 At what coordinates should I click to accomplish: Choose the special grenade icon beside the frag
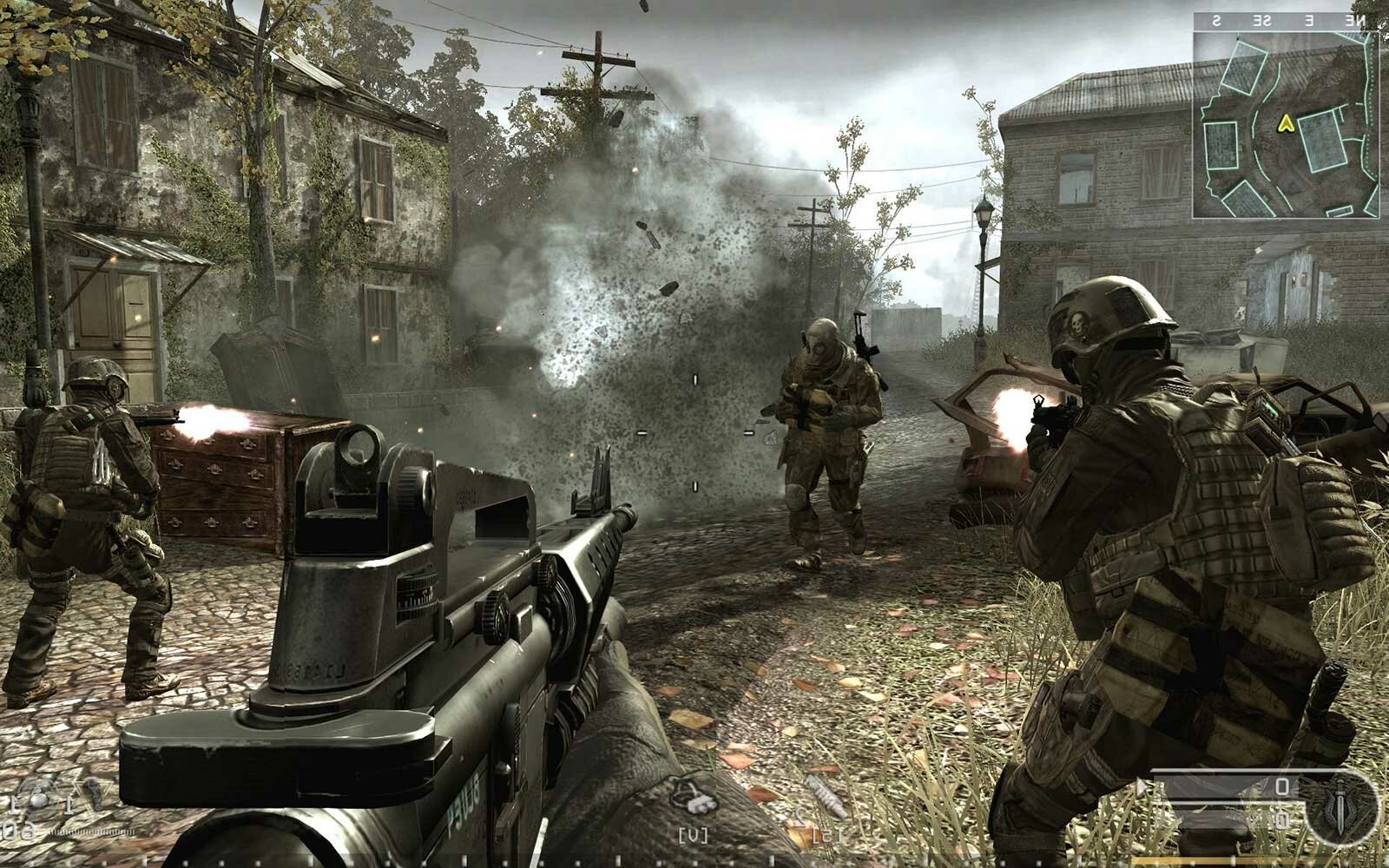click(x=89, y=791)
